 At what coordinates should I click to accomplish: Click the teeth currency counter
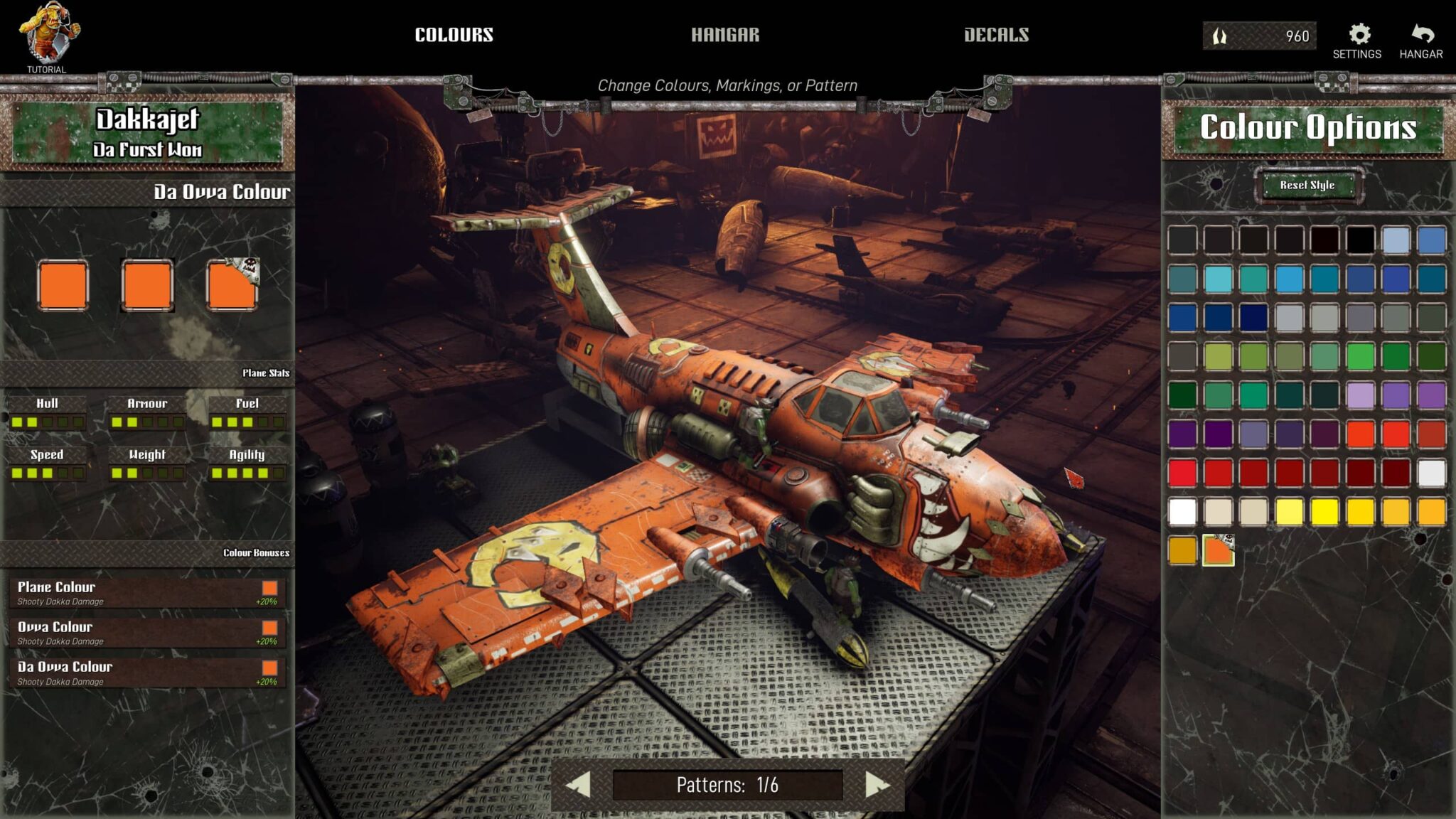[1258, 35]
